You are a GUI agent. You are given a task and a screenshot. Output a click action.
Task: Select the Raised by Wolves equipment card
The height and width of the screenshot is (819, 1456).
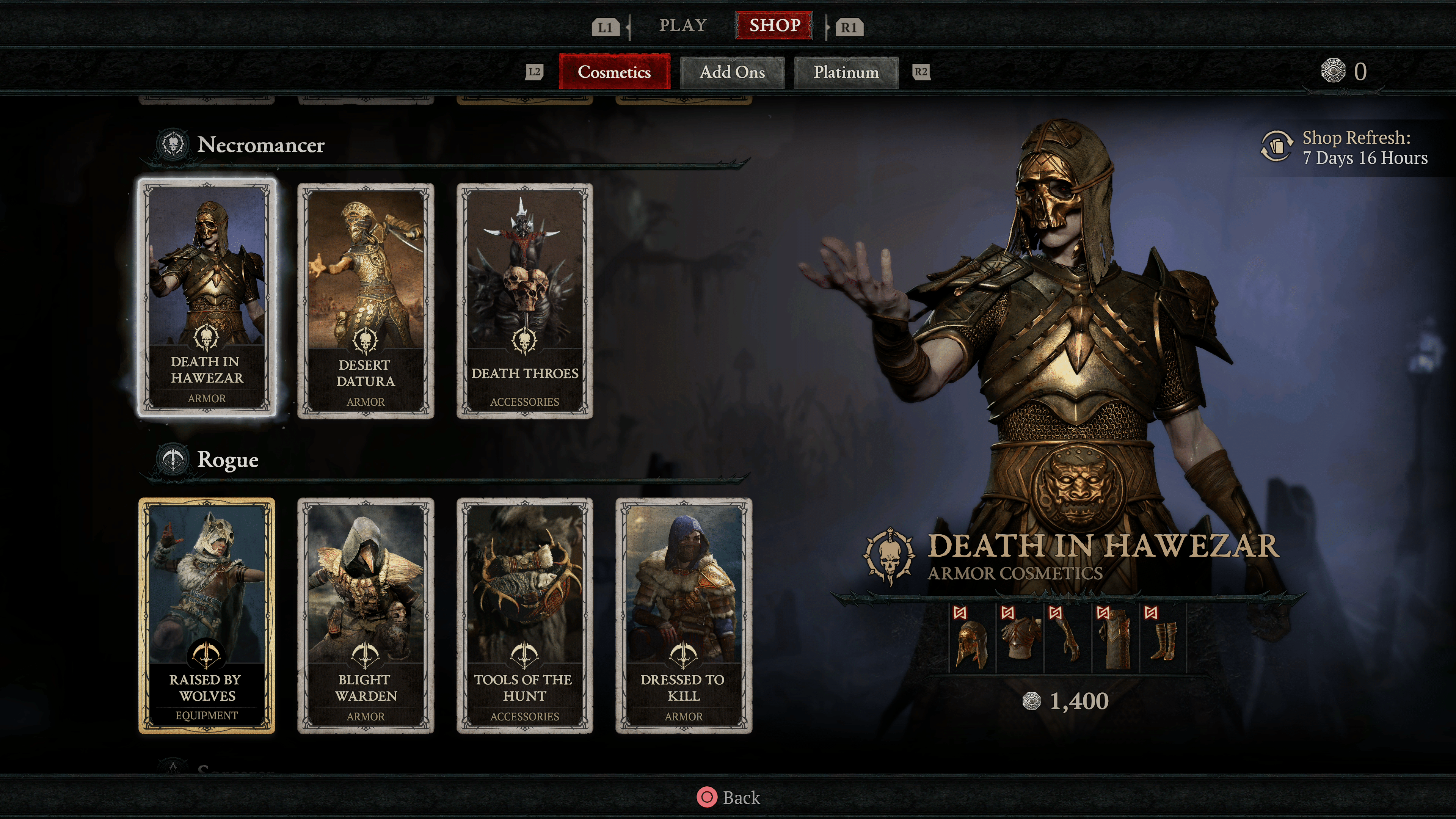(207, 615)
